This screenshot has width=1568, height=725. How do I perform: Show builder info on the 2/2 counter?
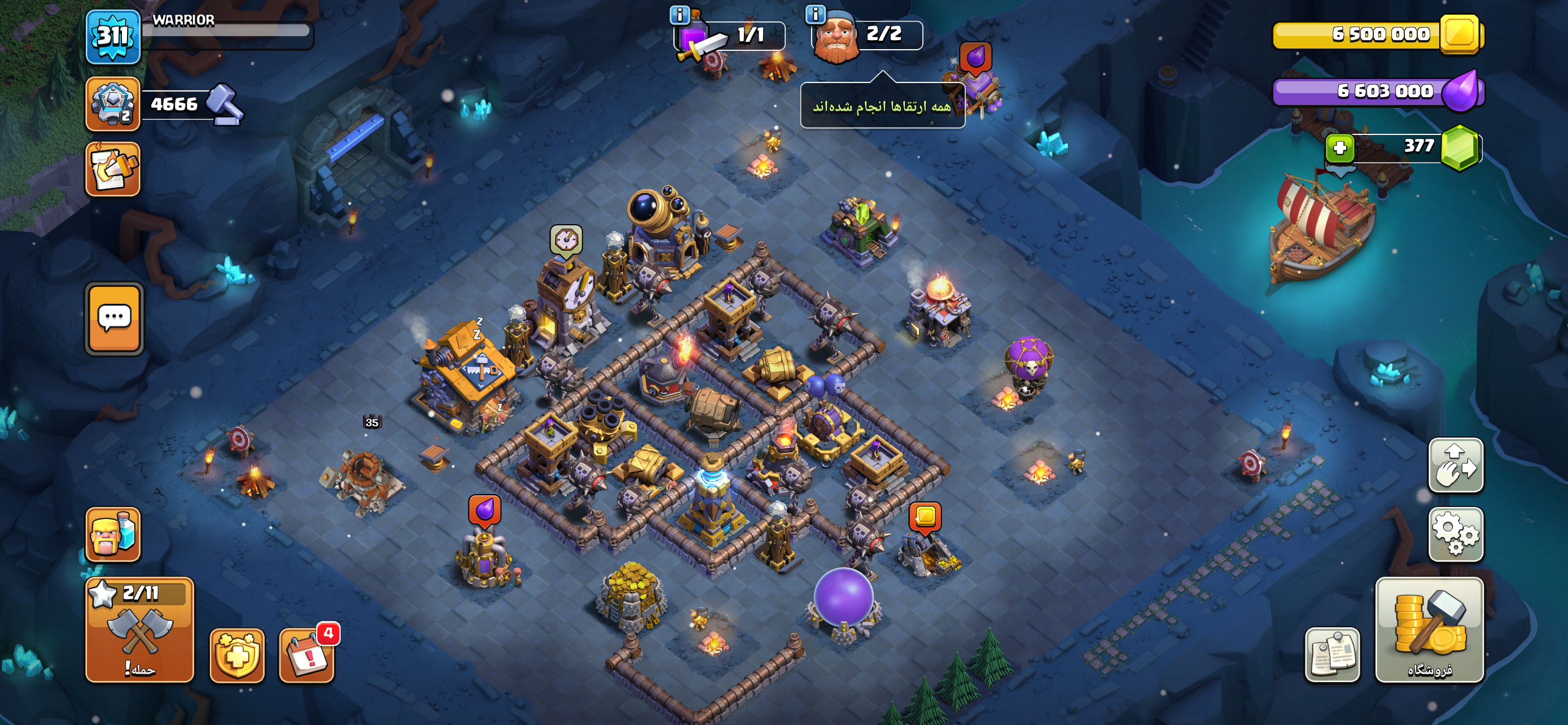click(815, 14)
